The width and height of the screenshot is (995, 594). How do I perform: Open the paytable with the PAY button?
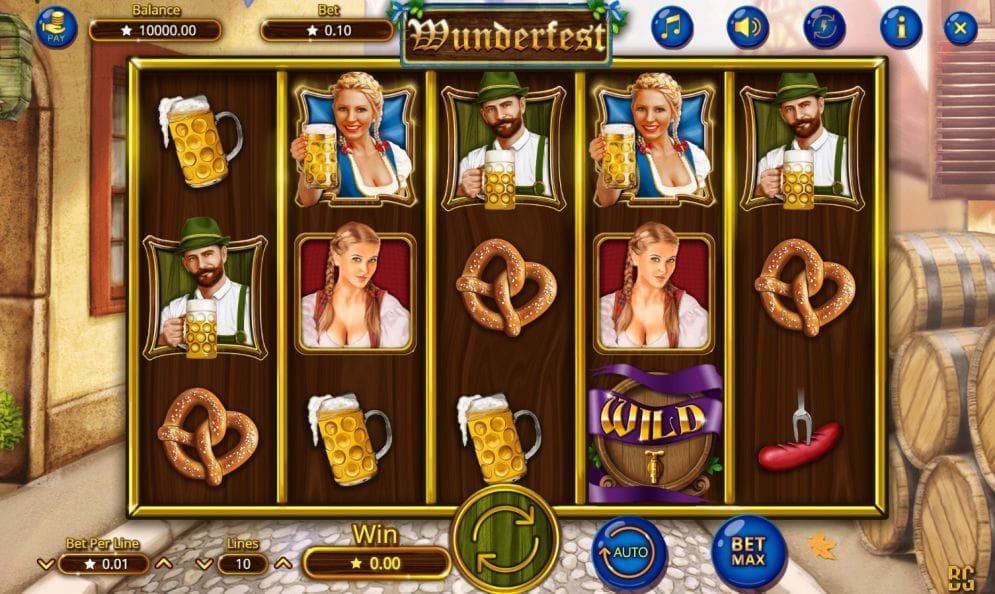pyautogui.click(x=56, y=27)
